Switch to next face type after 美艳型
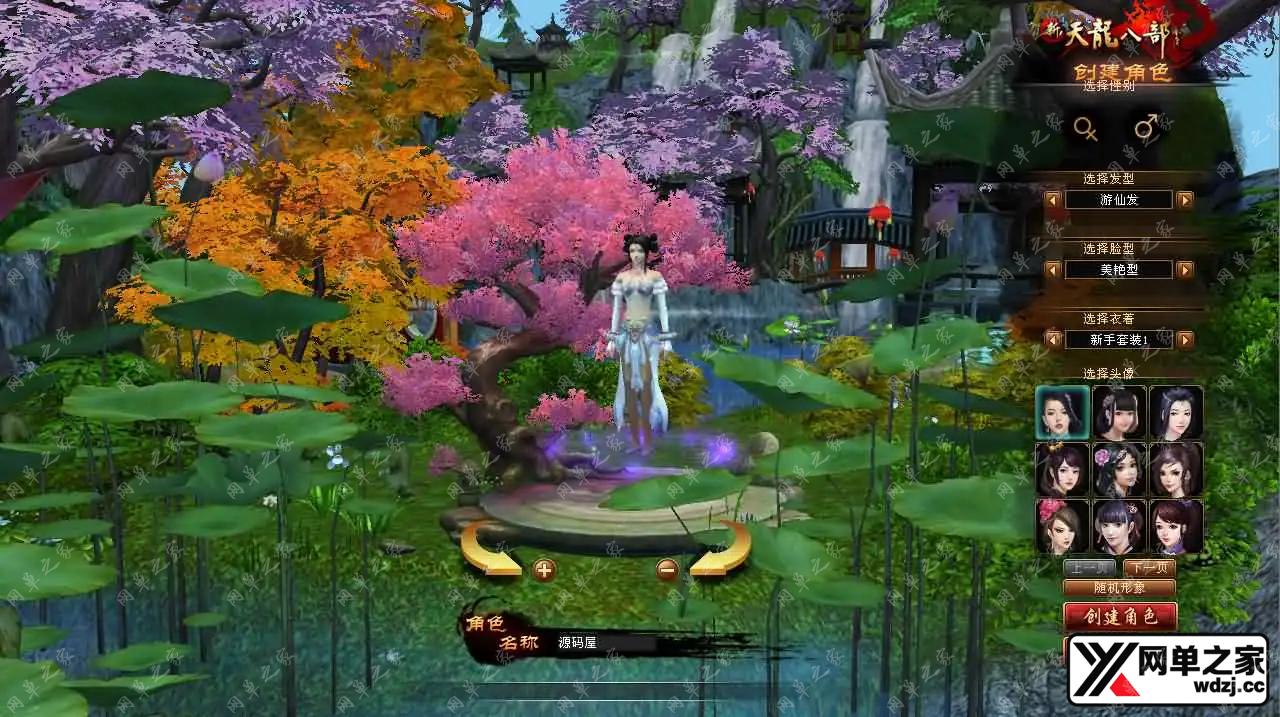 pos(1185,270)
